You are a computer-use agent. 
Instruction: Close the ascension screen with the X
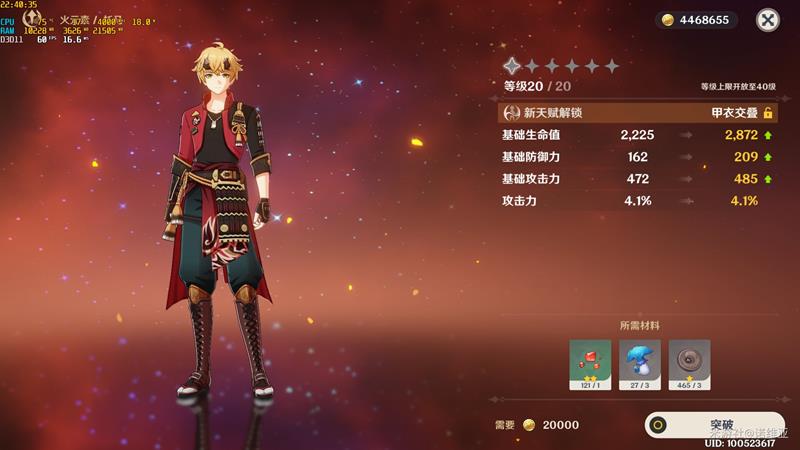click(767, 20)
